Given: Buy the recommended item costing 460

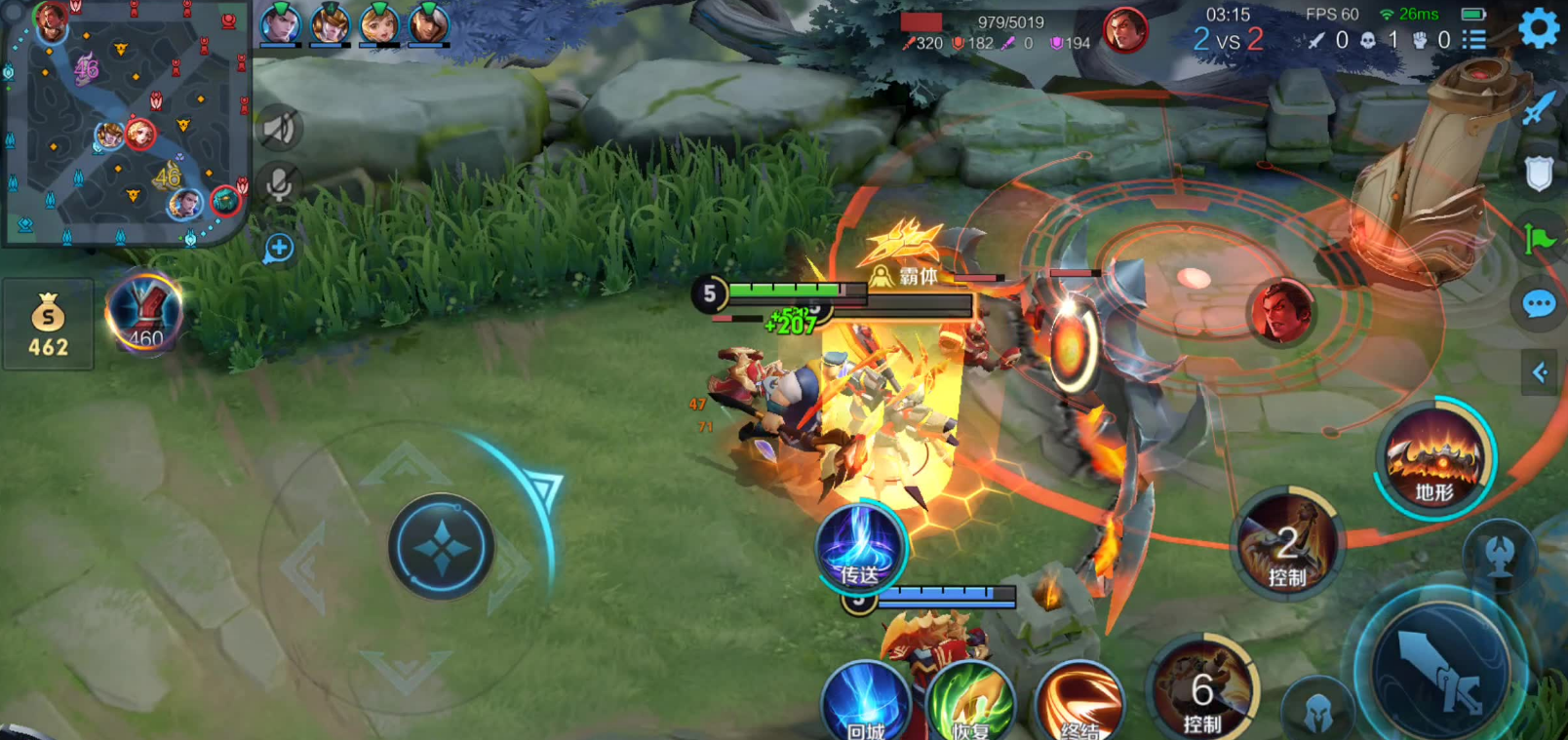Looking at the screenshot, I should click(144, 312).
